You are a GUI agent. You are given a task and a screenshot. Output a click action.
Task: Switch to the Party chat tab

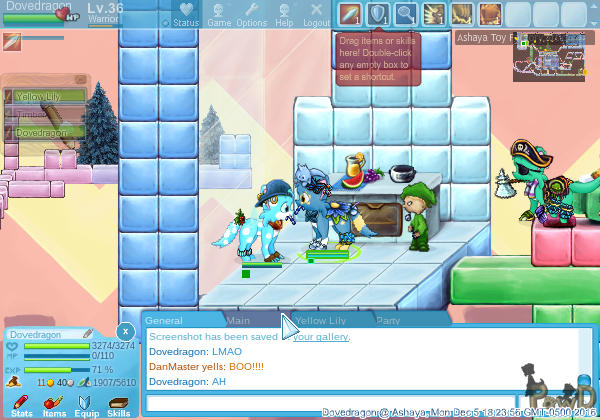388,321
